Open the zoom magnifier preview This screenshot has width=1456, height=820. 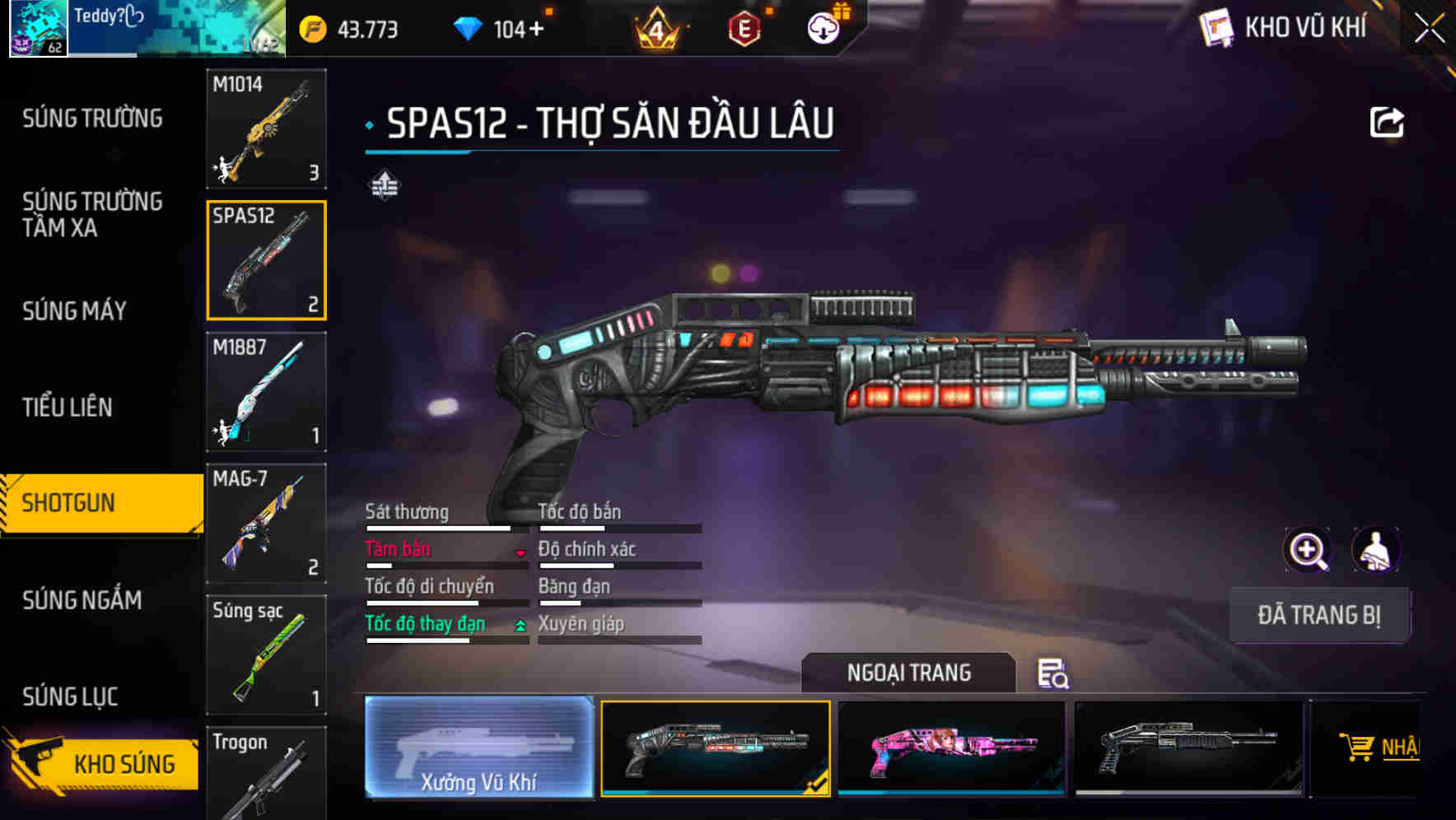pyautogui.click(x=1306, y=549)
